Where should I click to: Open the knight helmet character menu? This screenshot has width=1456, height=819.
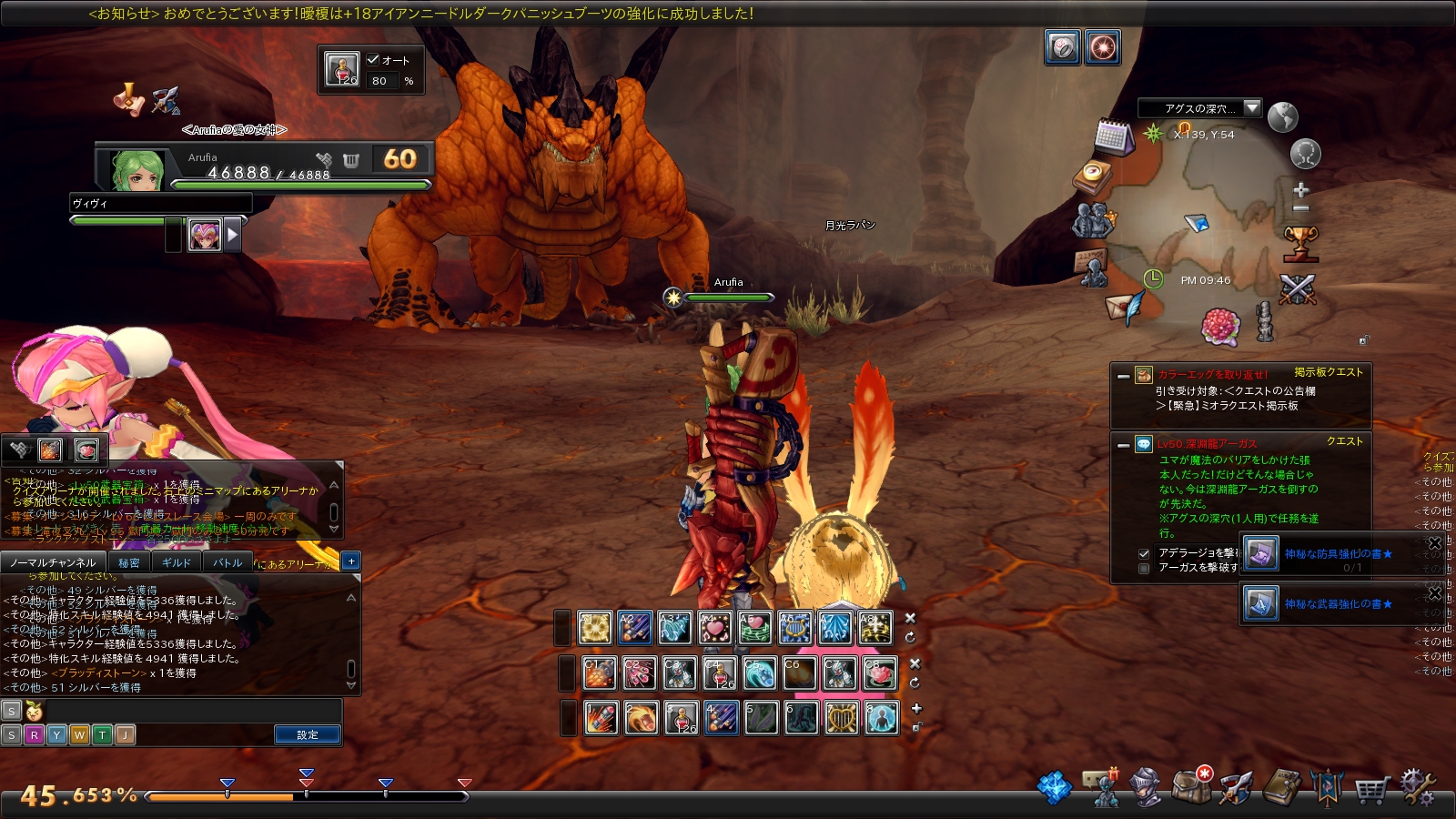1146,787
